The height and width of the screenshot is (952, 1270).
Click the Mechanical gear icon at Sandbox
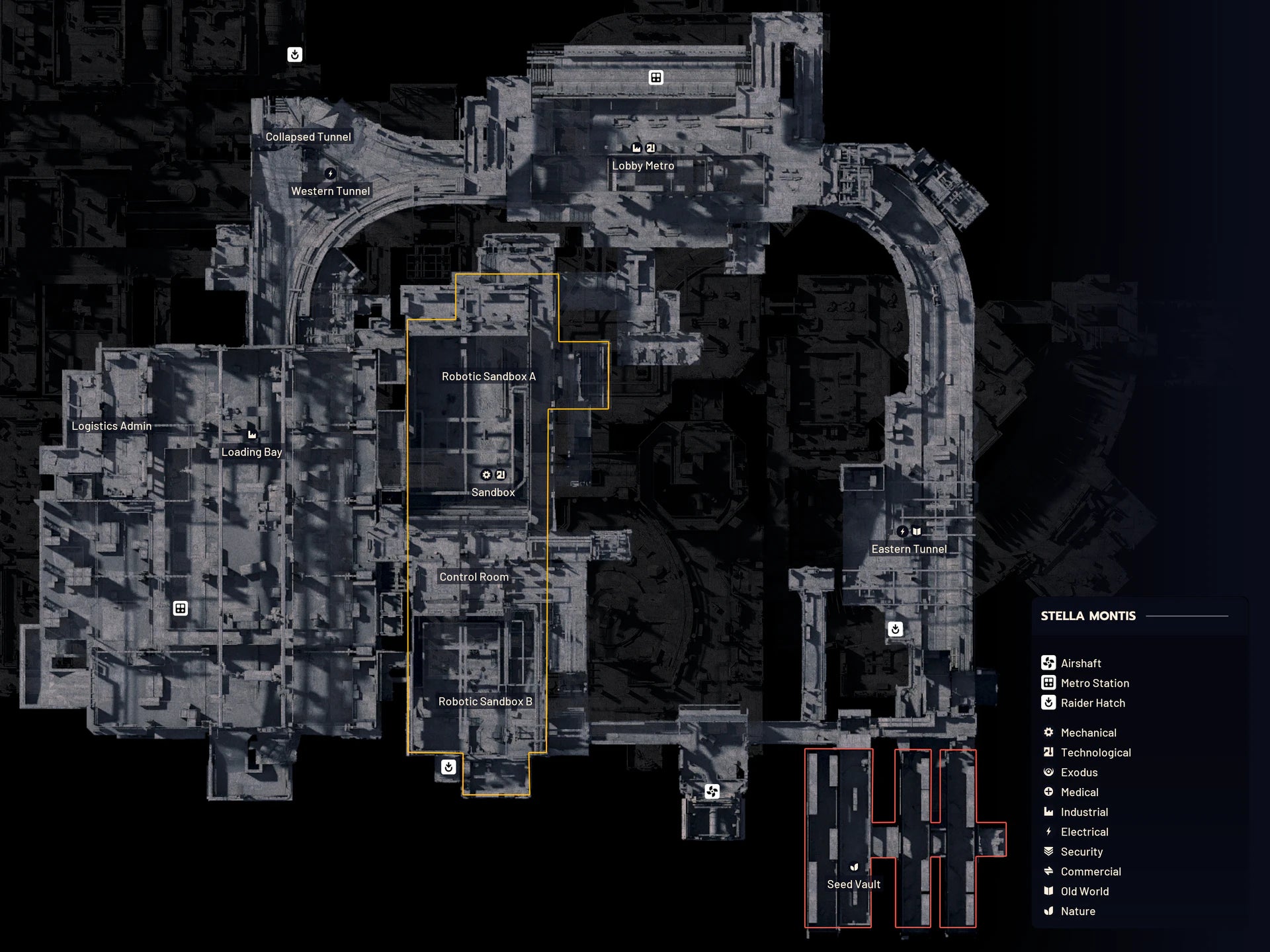(486, 475)
